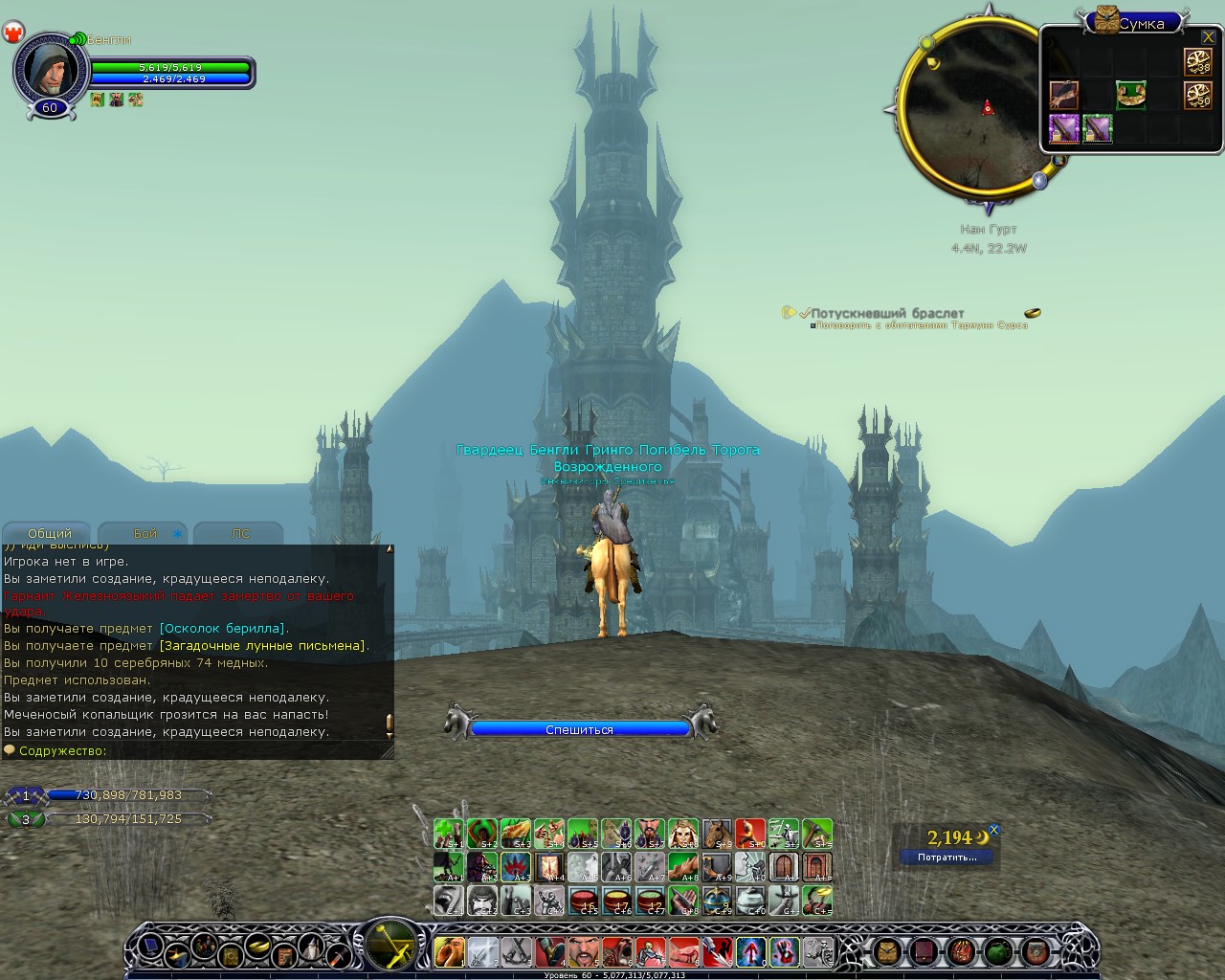The width and height of the screenshot is (1225, 980).
Task: Select the Потускневший браслет quest tracker entry
Action: coord(887,313)
